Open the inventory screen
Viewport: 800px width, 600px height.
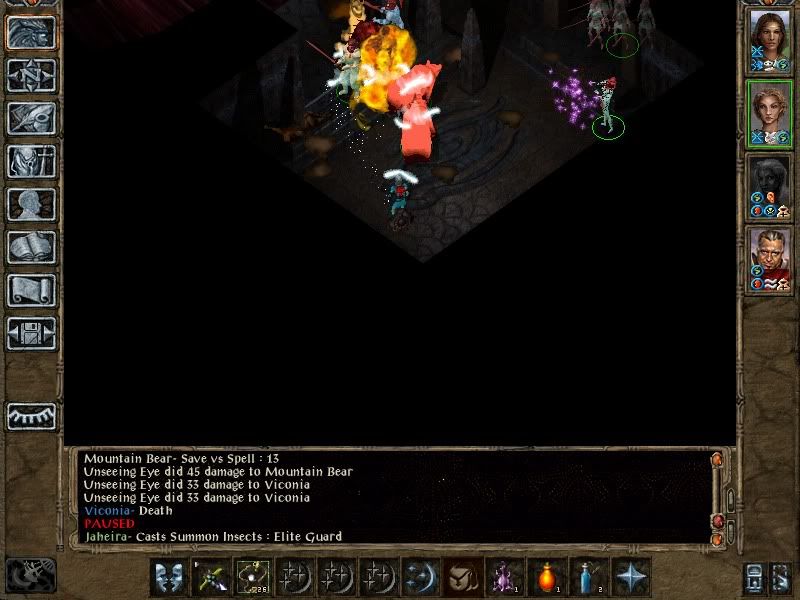click(x=31, y=161)
